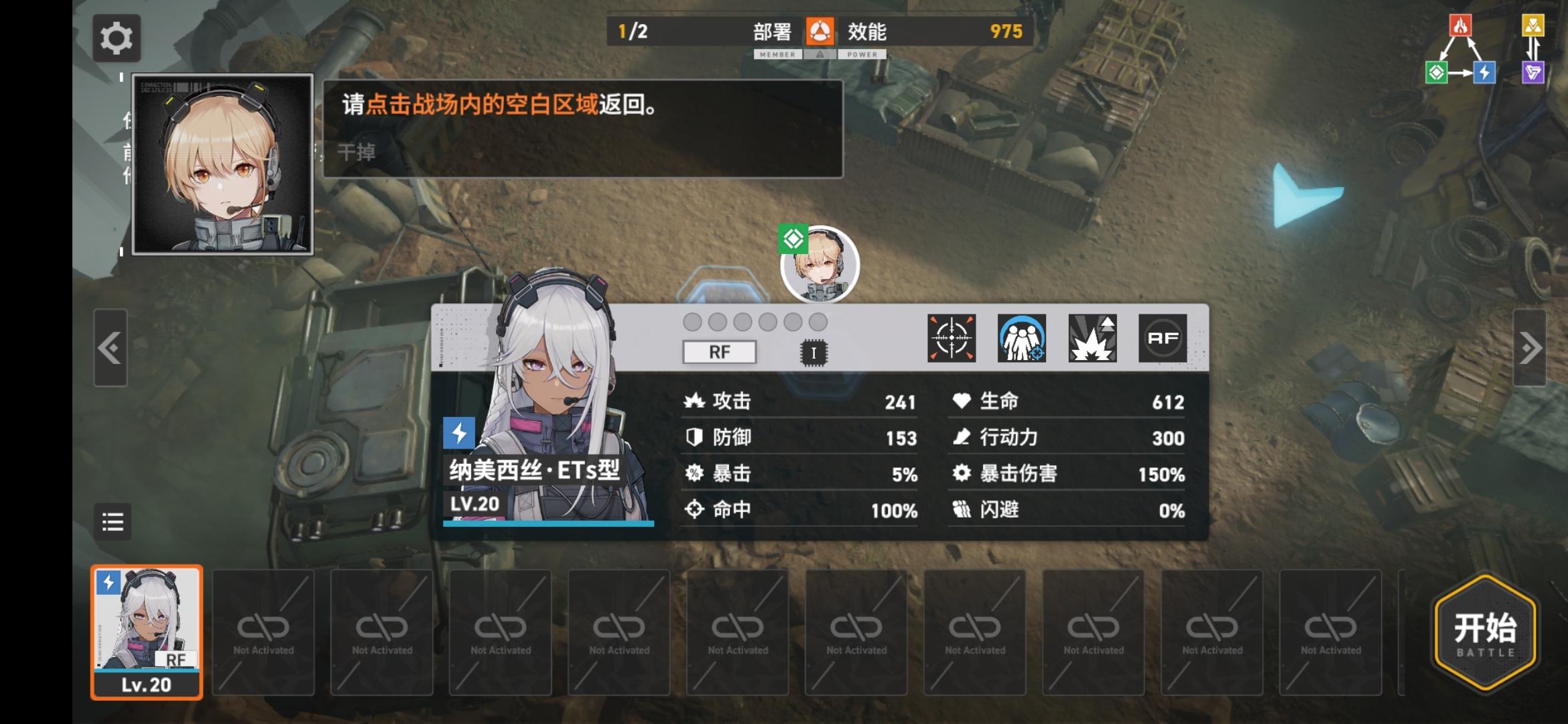Viewport: 1568px width, 724px height.
Task: Switch to the RF weapon tab
Action: pos(718,352)
